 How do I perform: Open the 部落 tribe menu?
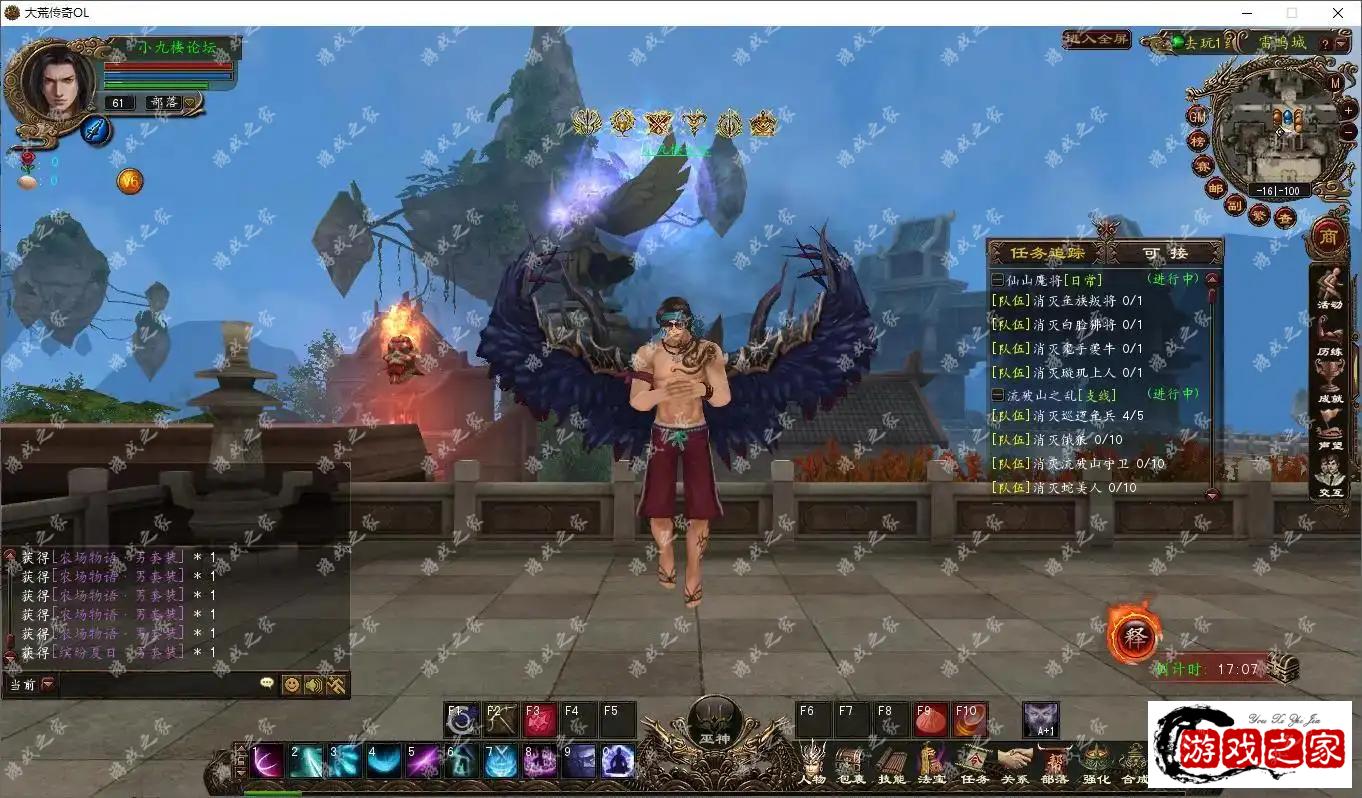[1054, 763]
